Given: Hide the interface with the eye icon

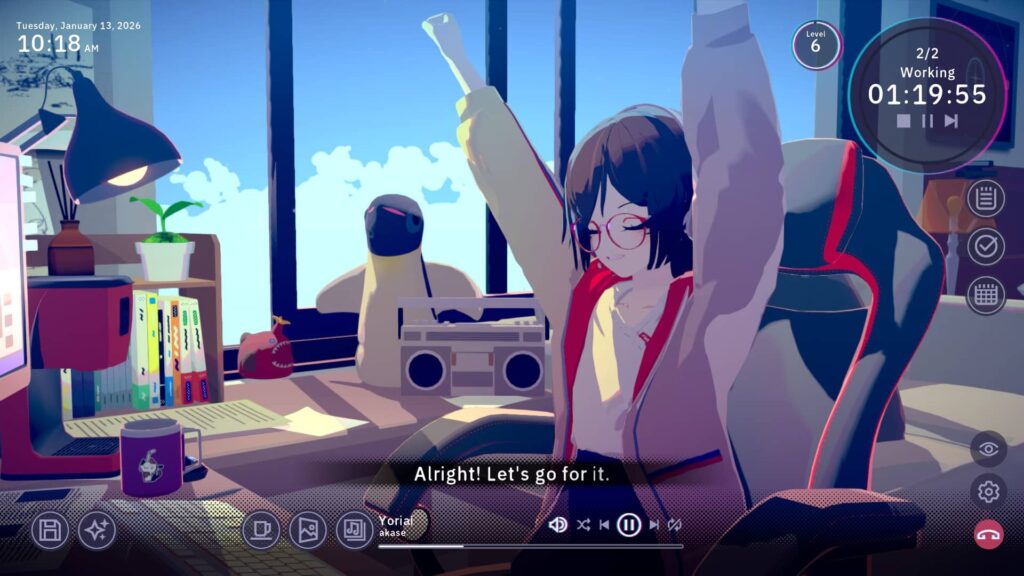Looking at the screenshot, I should pos(988,449).
